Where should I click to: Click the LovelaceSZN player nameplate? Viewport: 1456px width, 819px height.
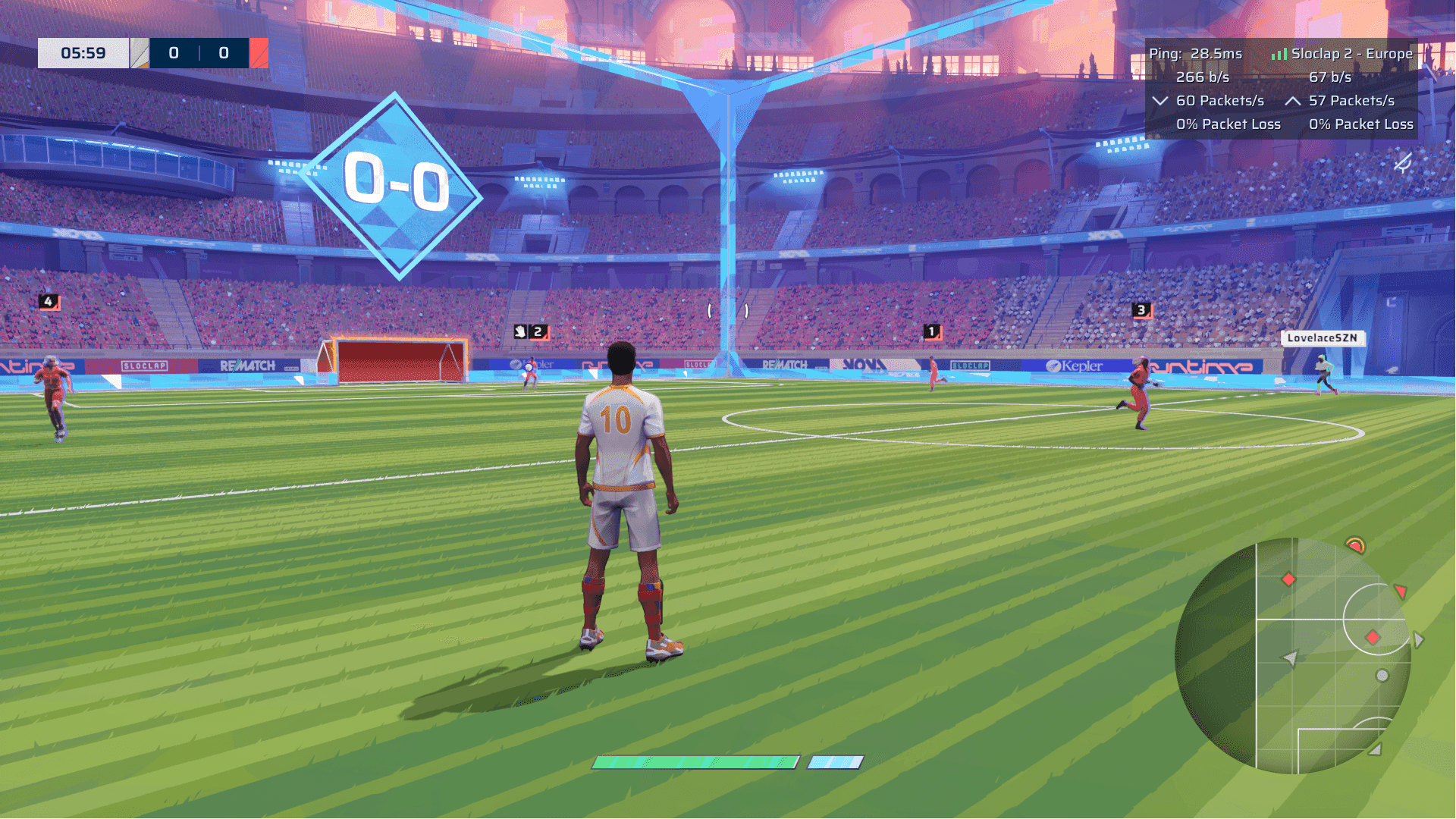pos(1323,339)
